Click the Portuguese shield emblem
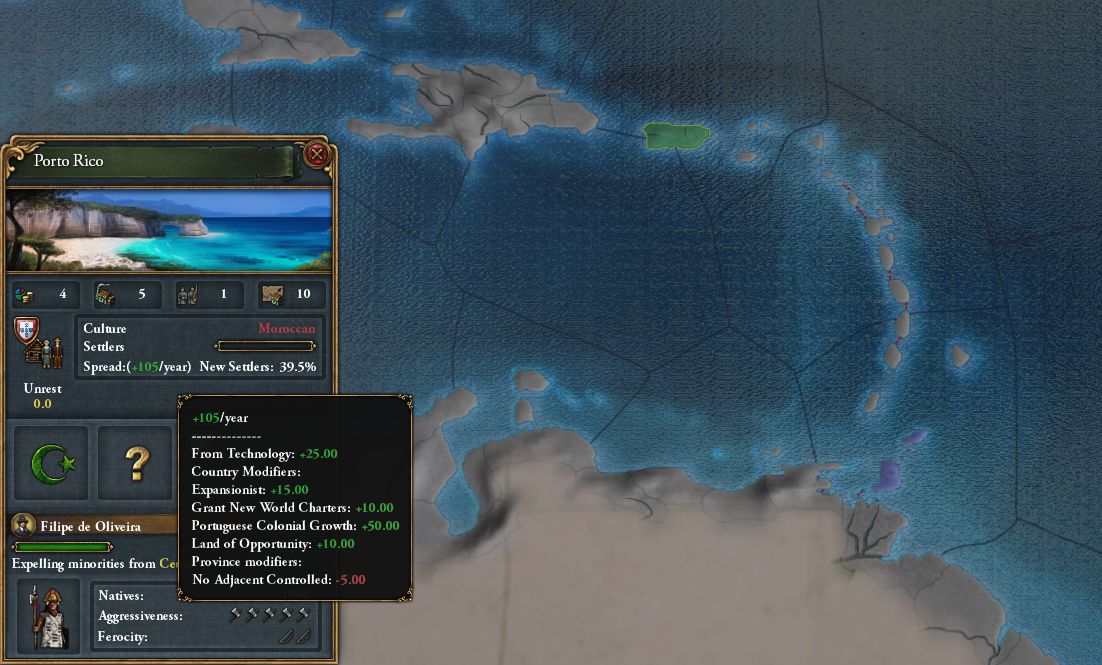The image size is (1102, 665). [27, 330]
